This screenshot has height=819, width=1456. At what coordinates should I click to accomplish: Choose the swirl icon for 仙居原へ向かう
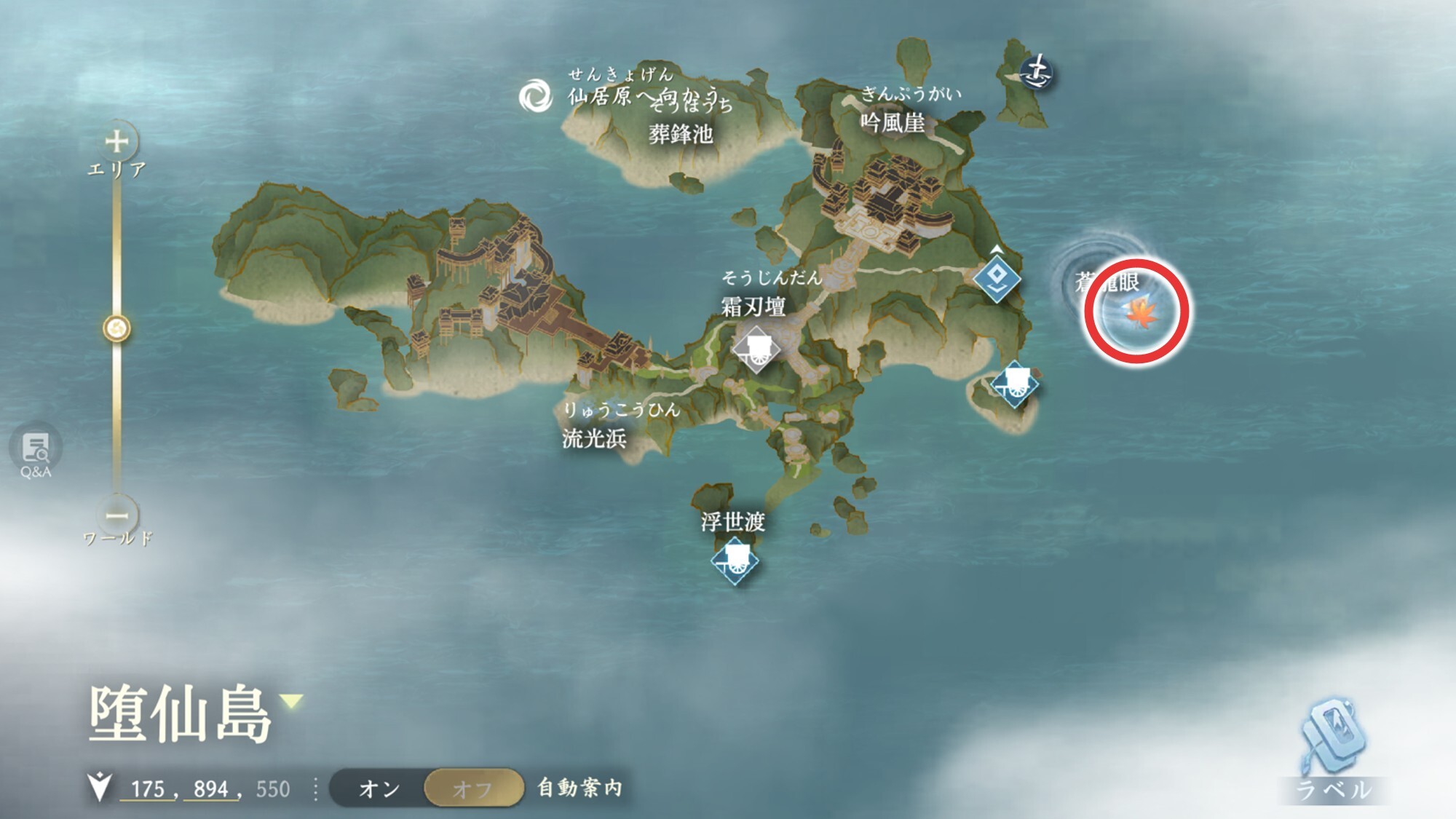tap(536, 96)
